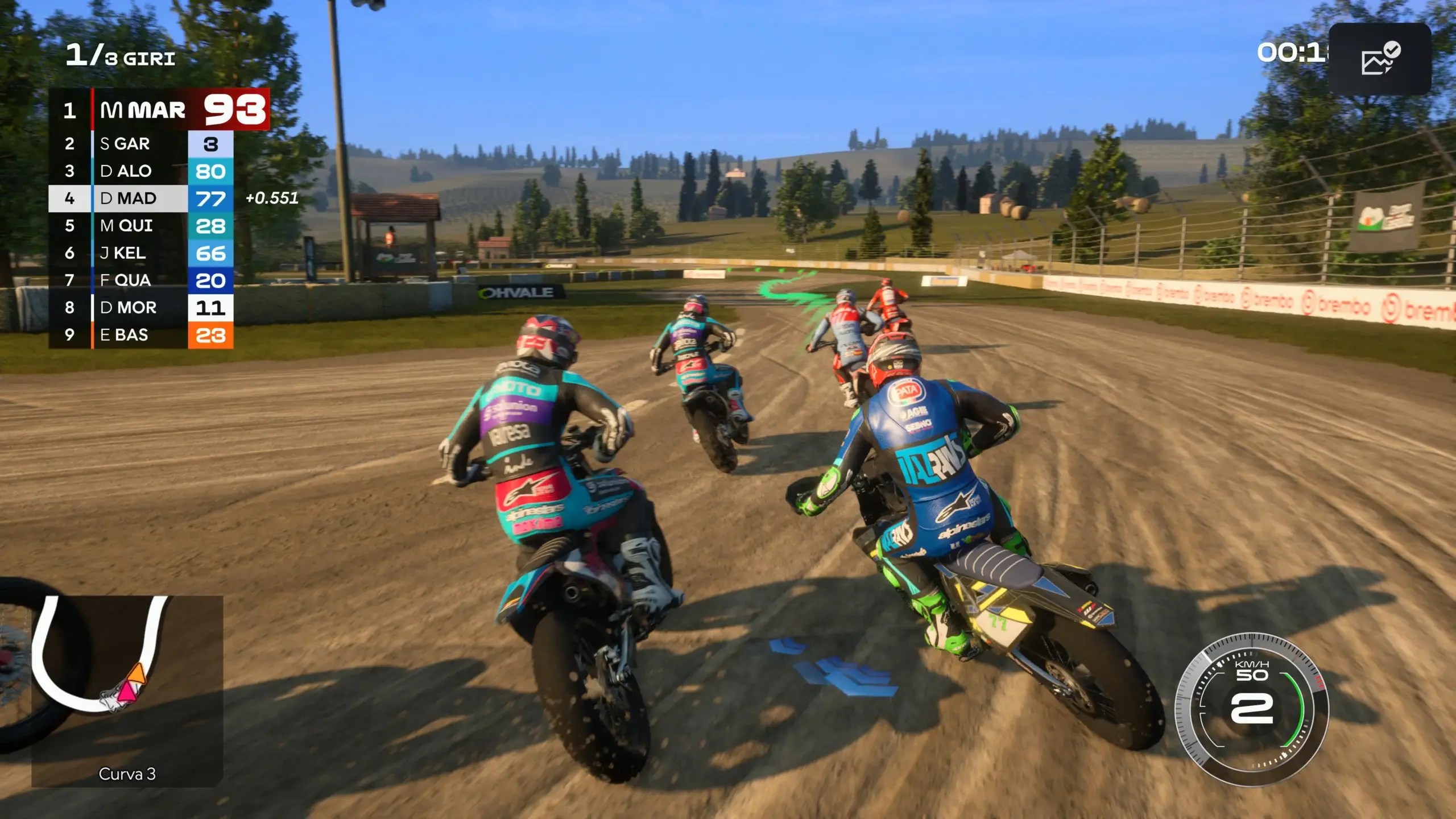1456x819 pixels.
Task: Click the screenshot-saved notification overlay
Action: [x=1380, y=59]
